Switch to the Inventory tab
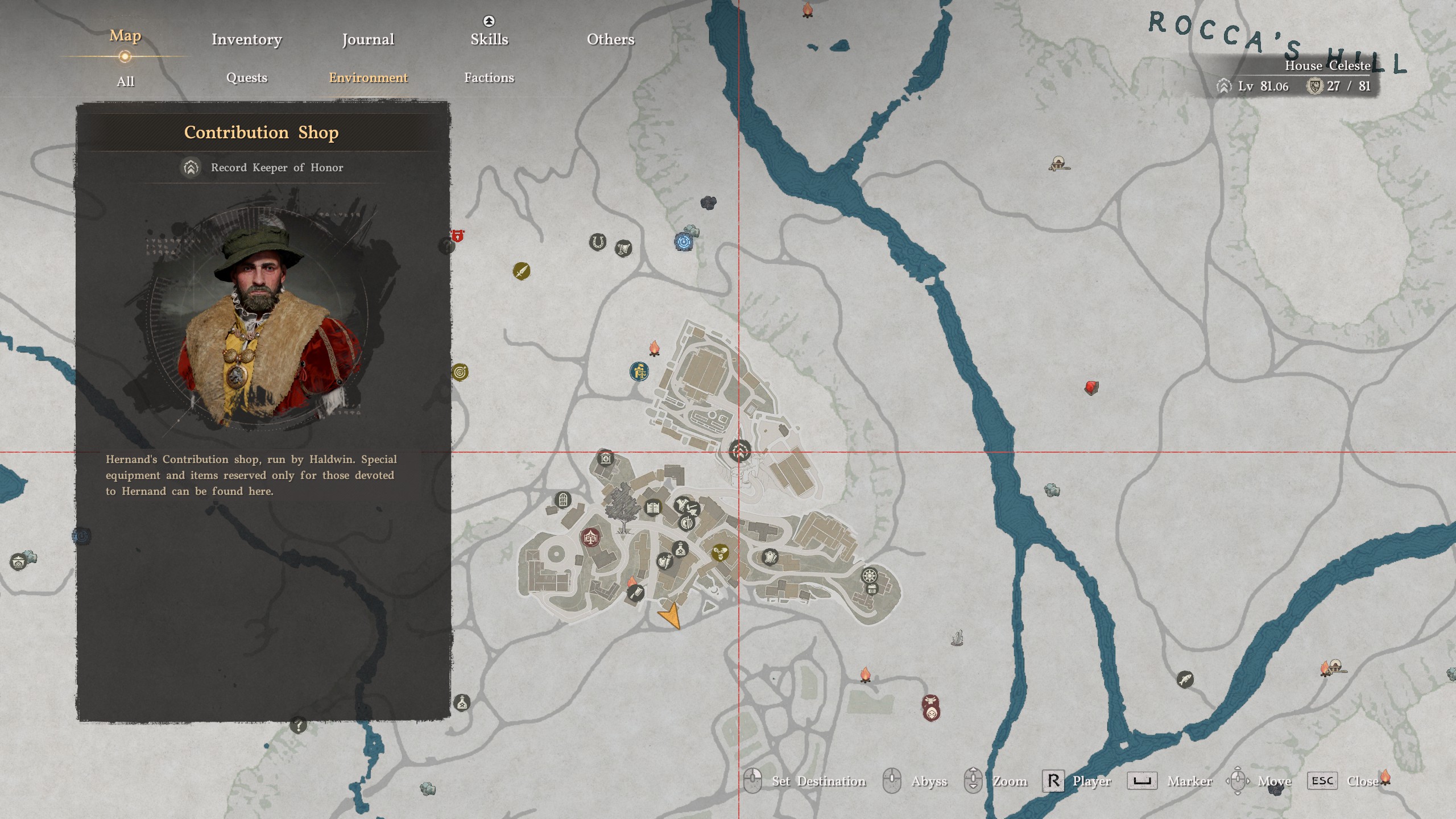This screenshot has height=819, width=1456. point(246,39)
